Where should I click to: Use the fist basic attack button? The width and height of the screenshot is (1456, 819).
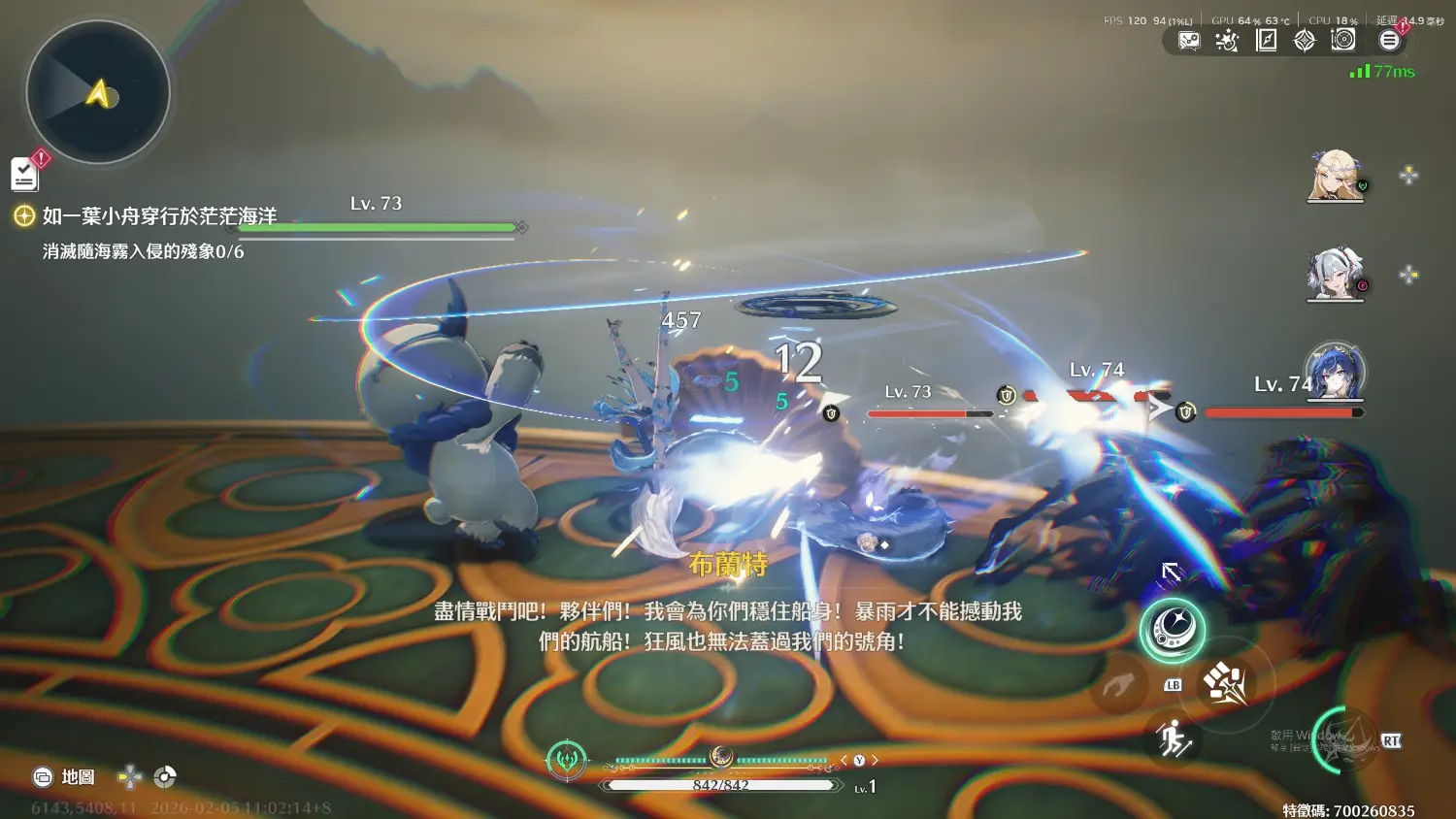1226,684
